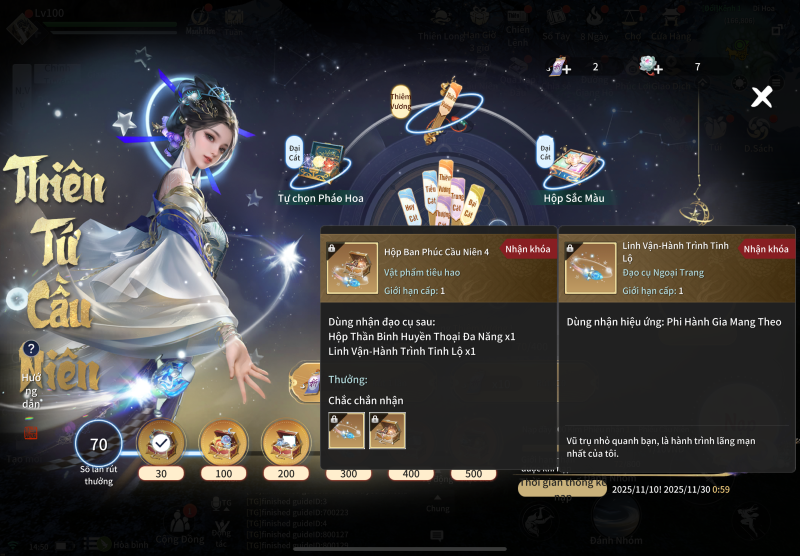Viewport: 800px width, 556px height.
Task: Add more lotus currency
Action: click(651, 67)
